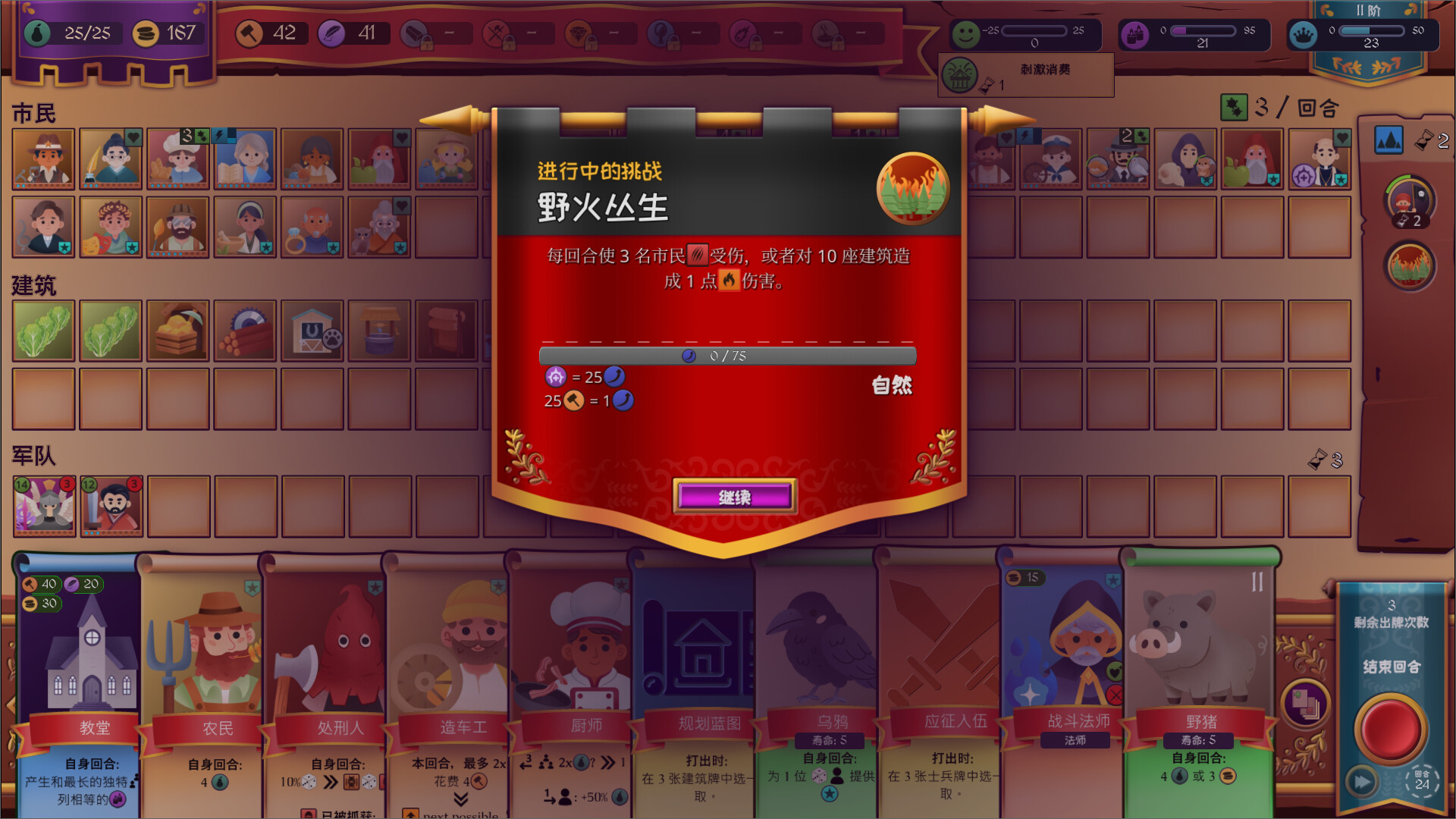The width and height of the screenshot is (1456, 819).
Task: Click the crown milestone counter showing 23
Action: [x=1370, y=33]
